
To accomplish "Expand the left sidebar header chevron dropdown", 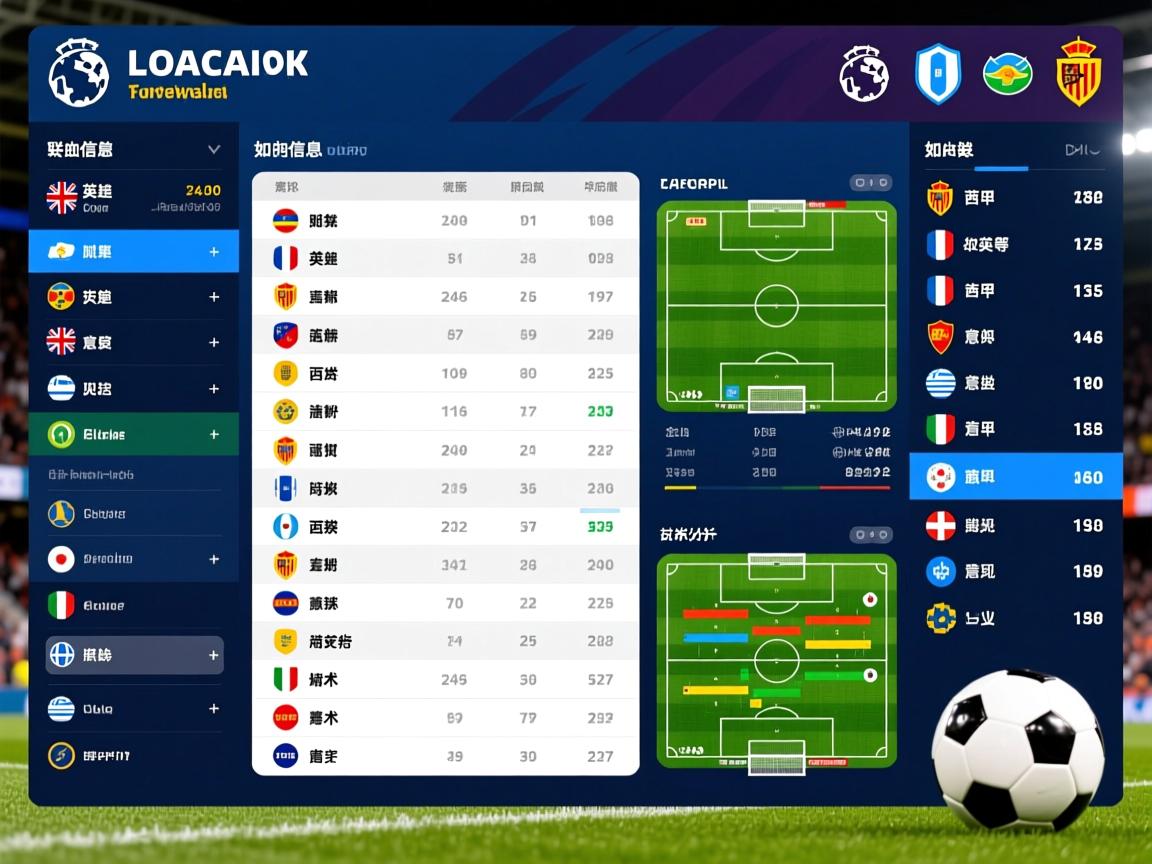I will [x=213, y=149].
